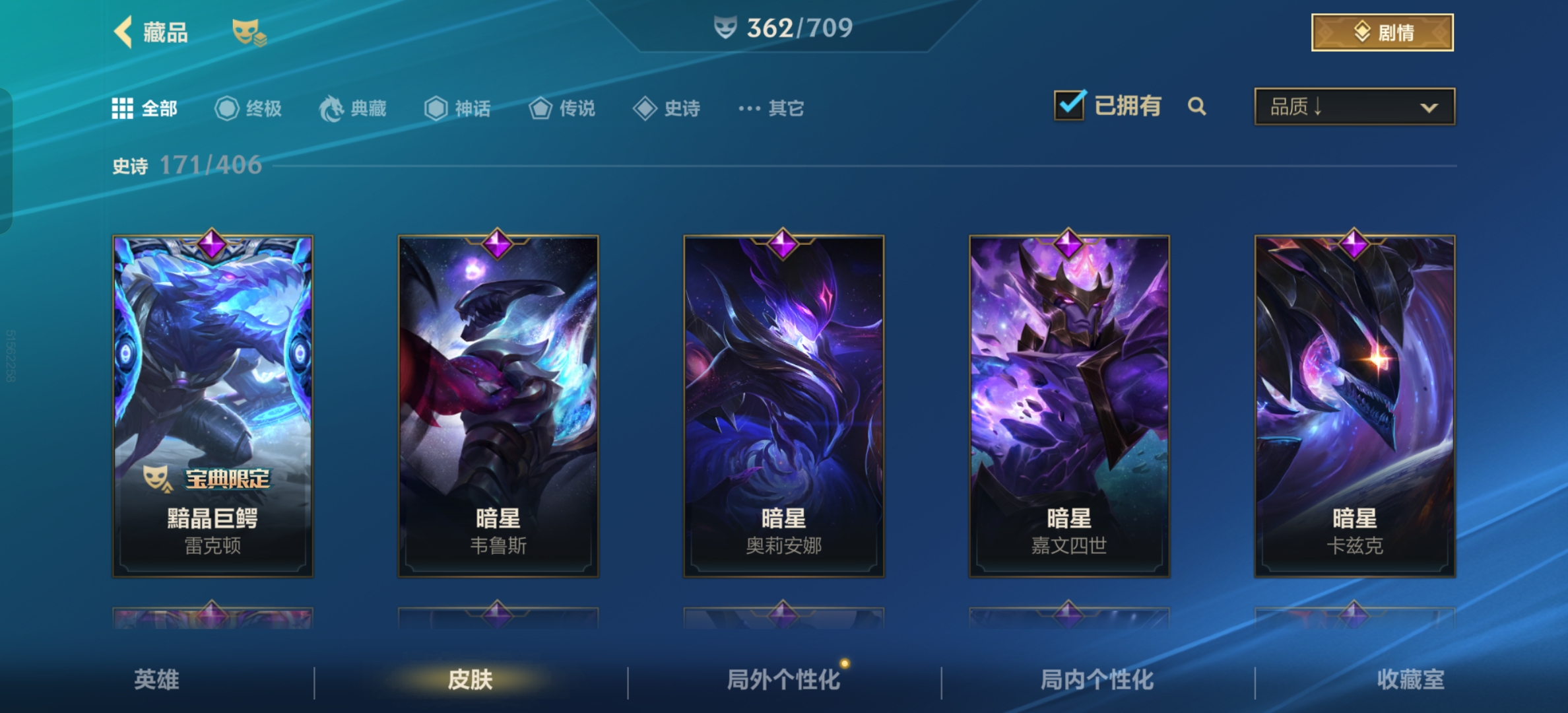Select the 终极 quality filter icon

[227, 109]
